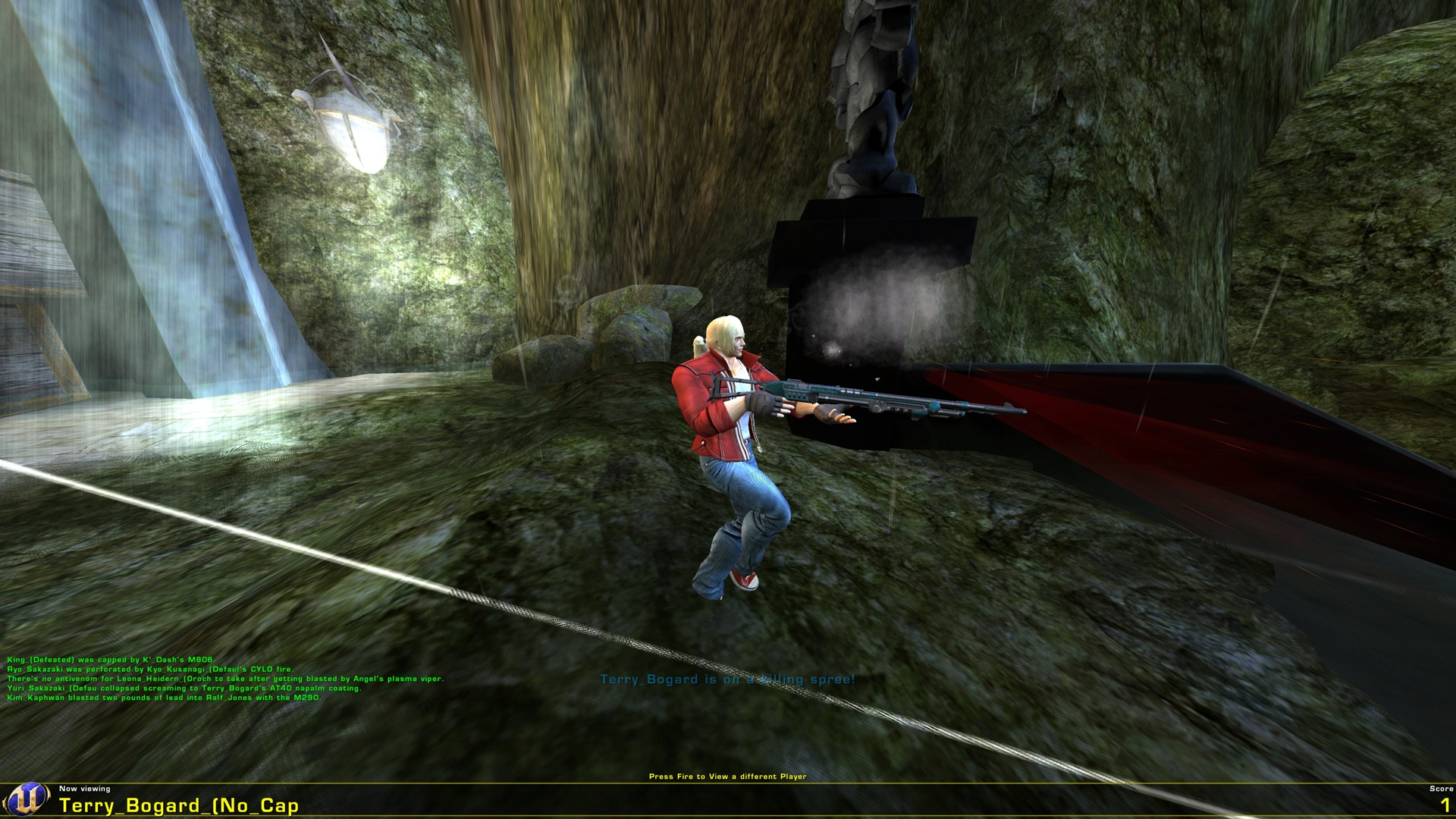Click the Ryo_Sakazaki perforated kill message
The width and height of the screenshot is (1456, 819).
tap(152, 670)
